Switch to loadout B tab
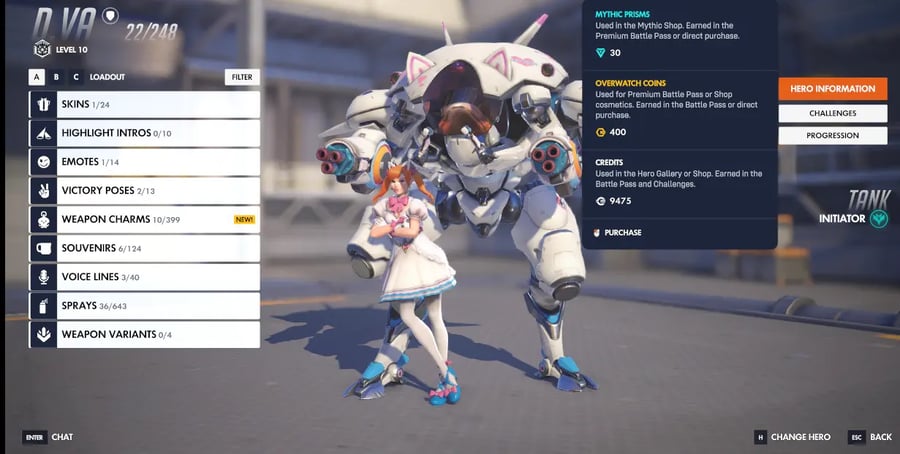This screenshot has width=900, height=454. coord(56,76)
